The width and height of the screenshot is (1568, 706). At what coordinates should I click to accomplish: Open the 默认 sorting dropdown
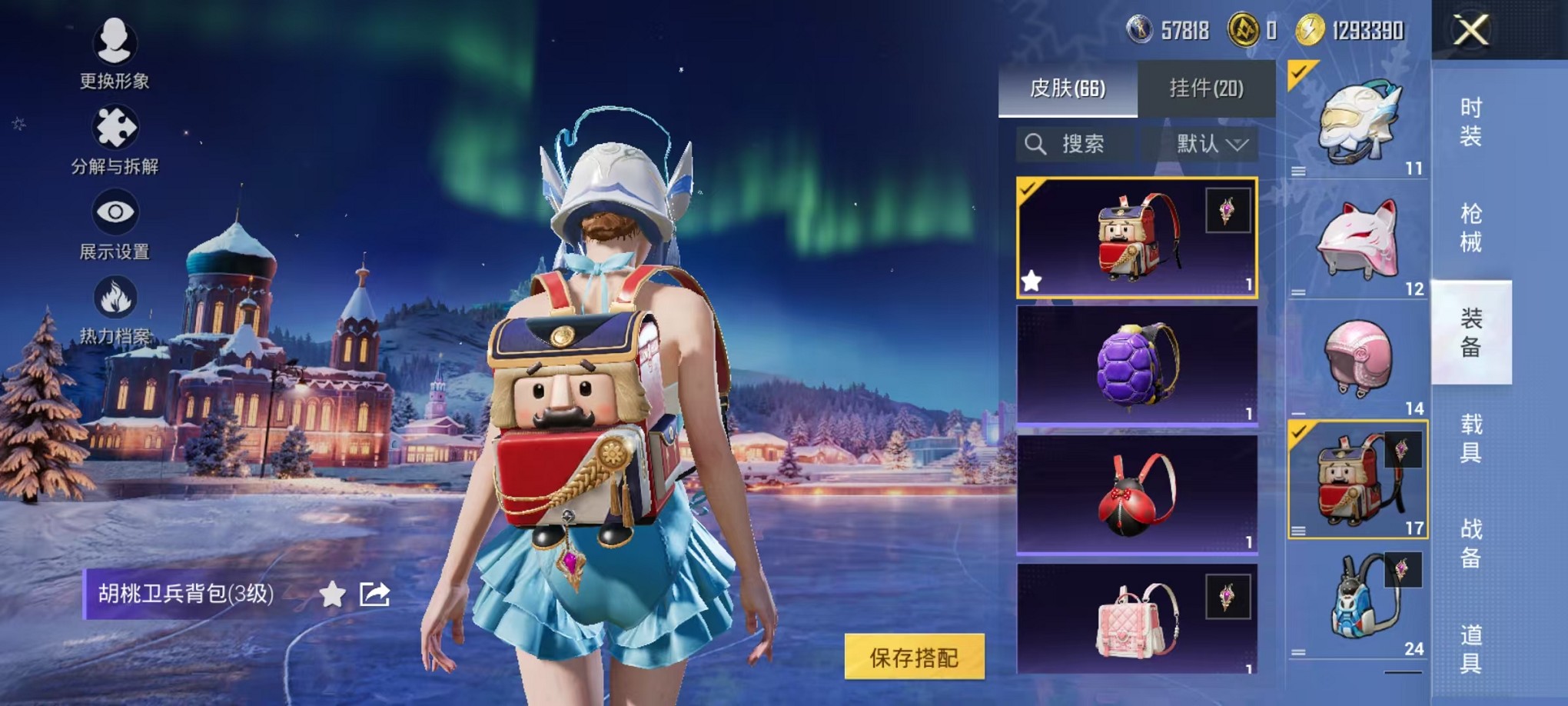pos(1204,143)
